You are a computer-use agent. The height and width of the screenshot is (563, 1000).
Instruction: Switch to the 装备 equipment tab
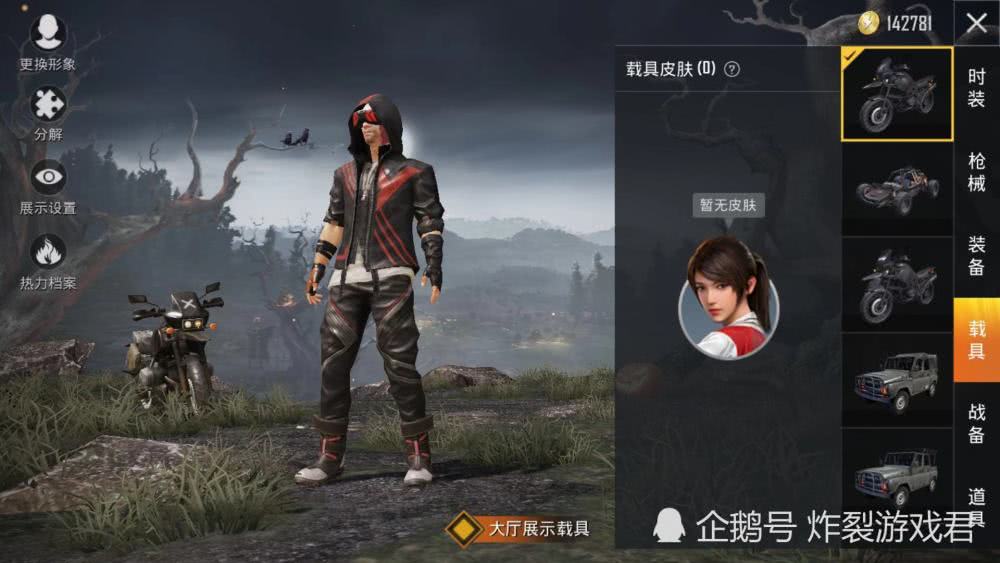click(976, 255)
